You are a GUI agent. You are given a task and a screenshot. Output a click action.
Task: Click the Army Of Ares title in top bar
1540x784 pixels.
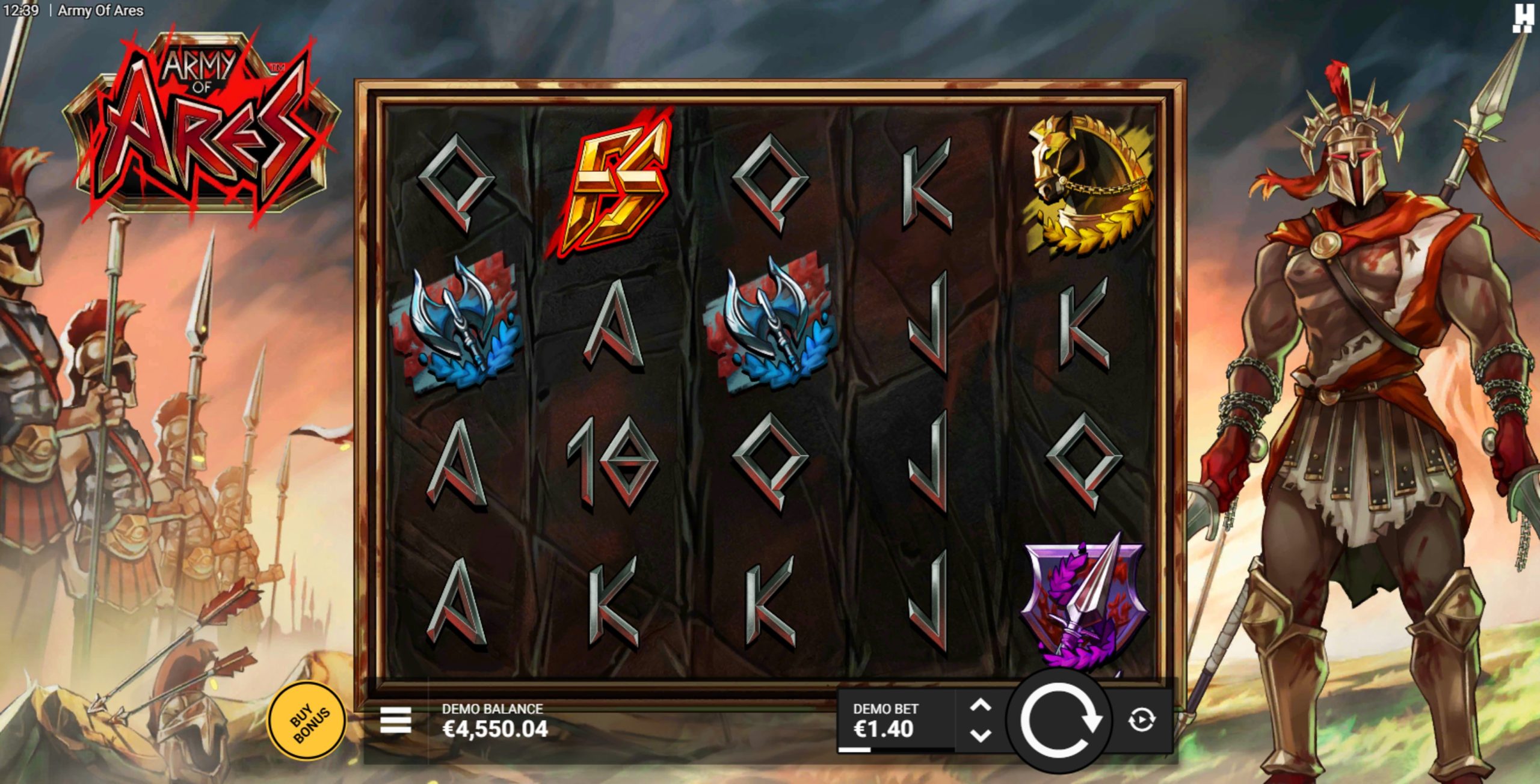pyautogui.click(x=99, y=10)
